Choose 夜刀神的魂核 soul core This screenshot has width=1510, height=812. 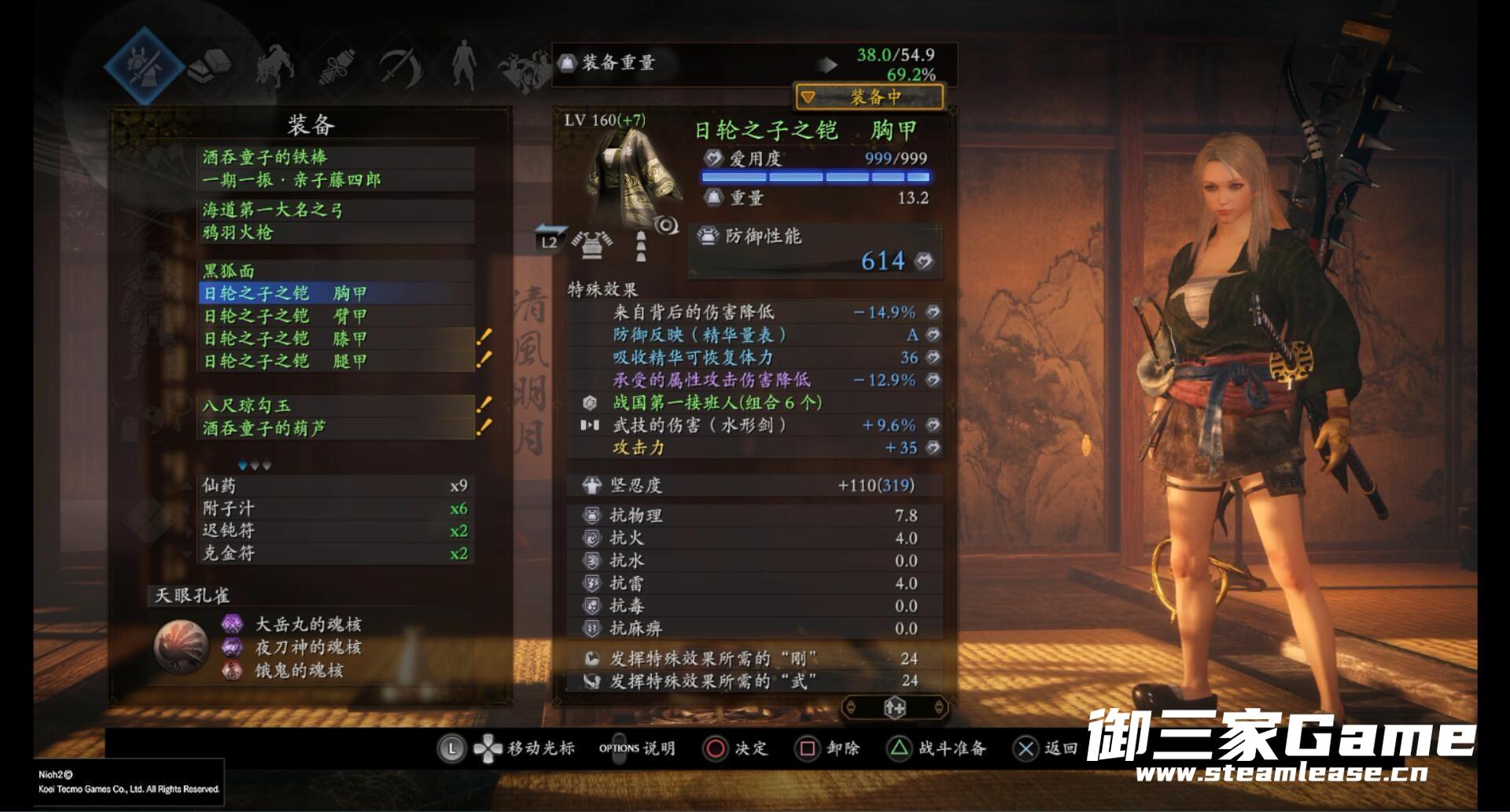coord(308,648)
